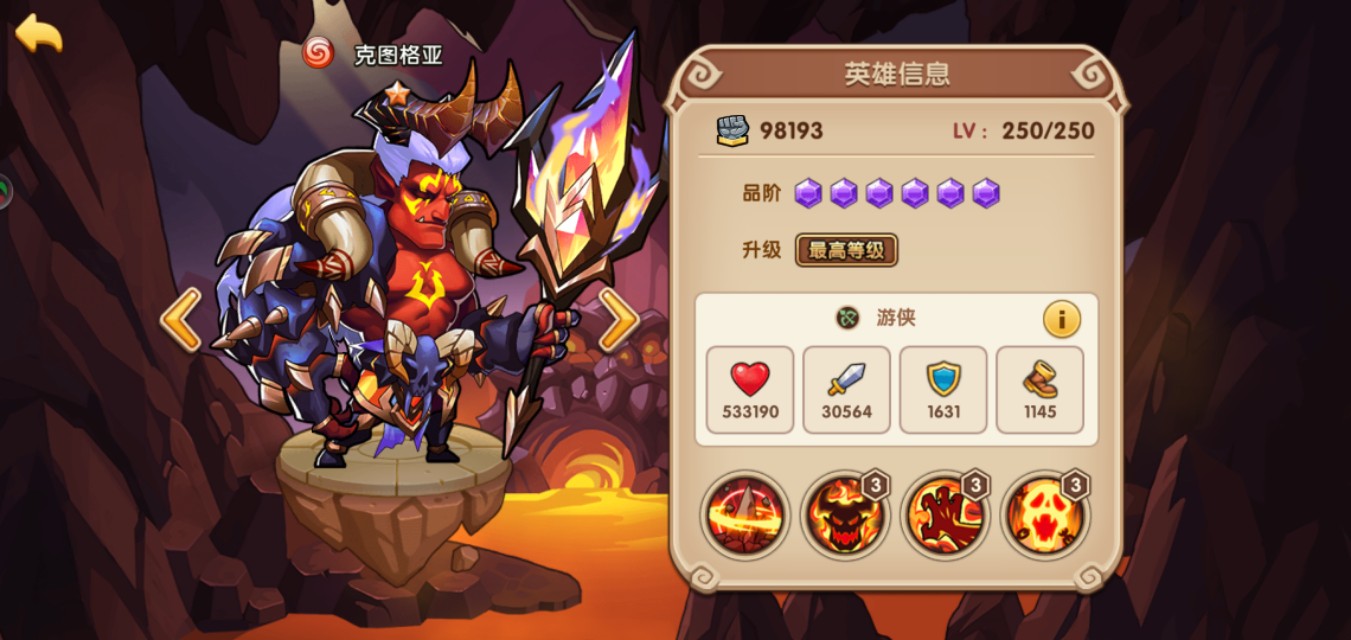Click the 最高等级 upgrade button
The image size is (1351, 640).
pos(846,250)
